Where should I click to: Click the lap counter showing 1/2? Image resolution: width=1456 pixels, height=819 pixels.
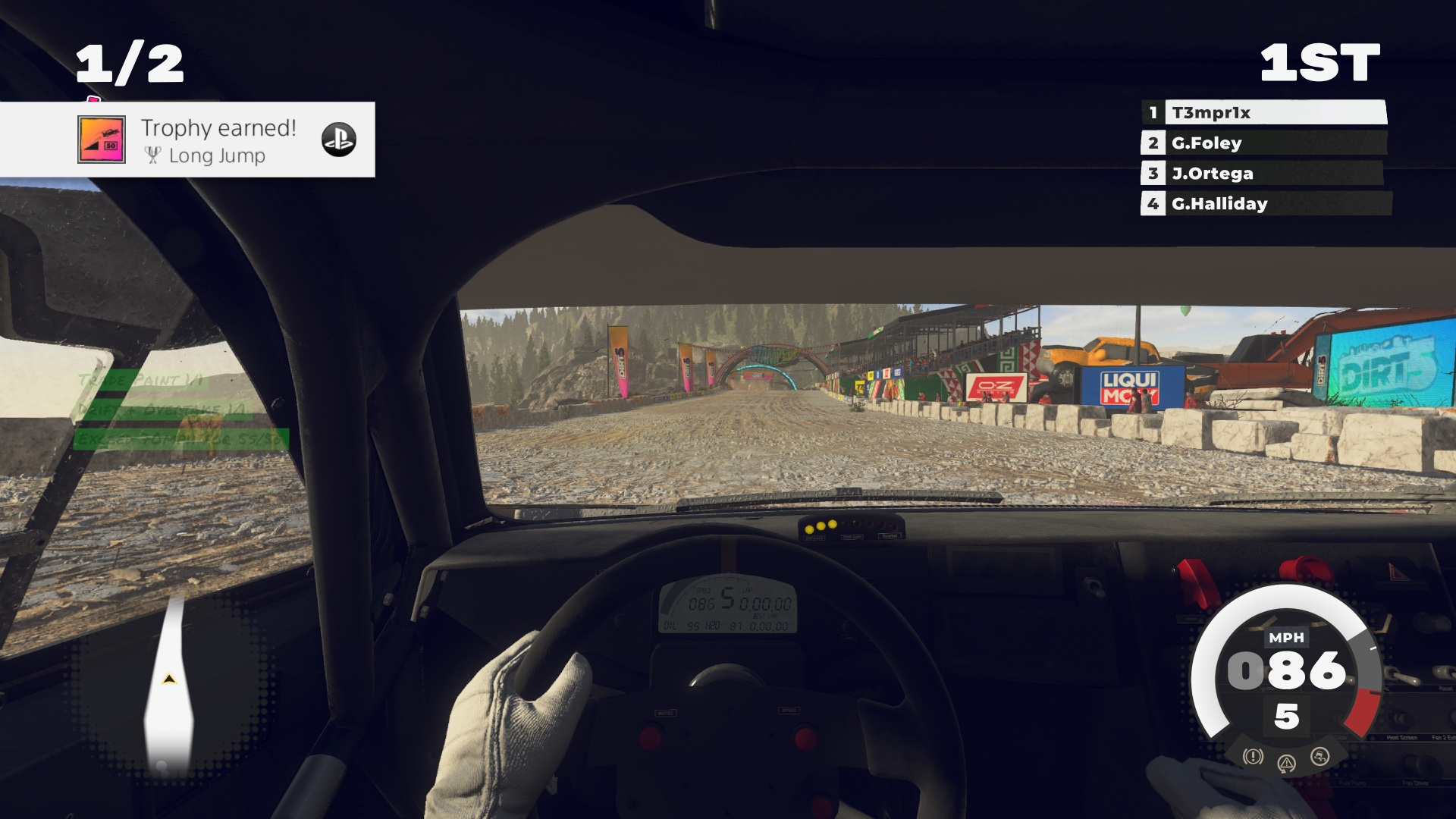(x=127, y=64)
